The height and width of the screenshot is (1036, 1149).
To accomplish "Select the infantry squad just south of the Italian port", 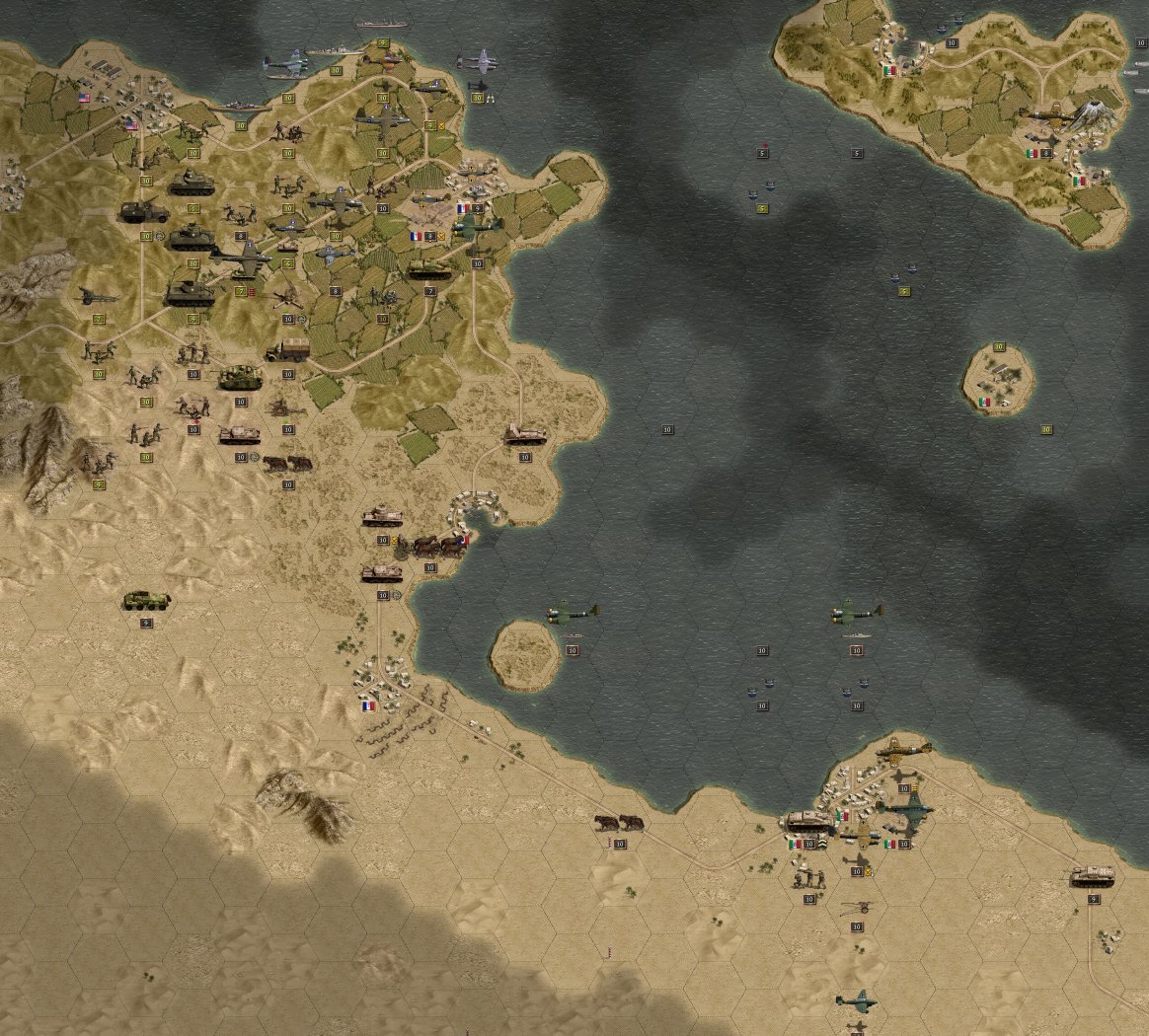I will point(809,876).
